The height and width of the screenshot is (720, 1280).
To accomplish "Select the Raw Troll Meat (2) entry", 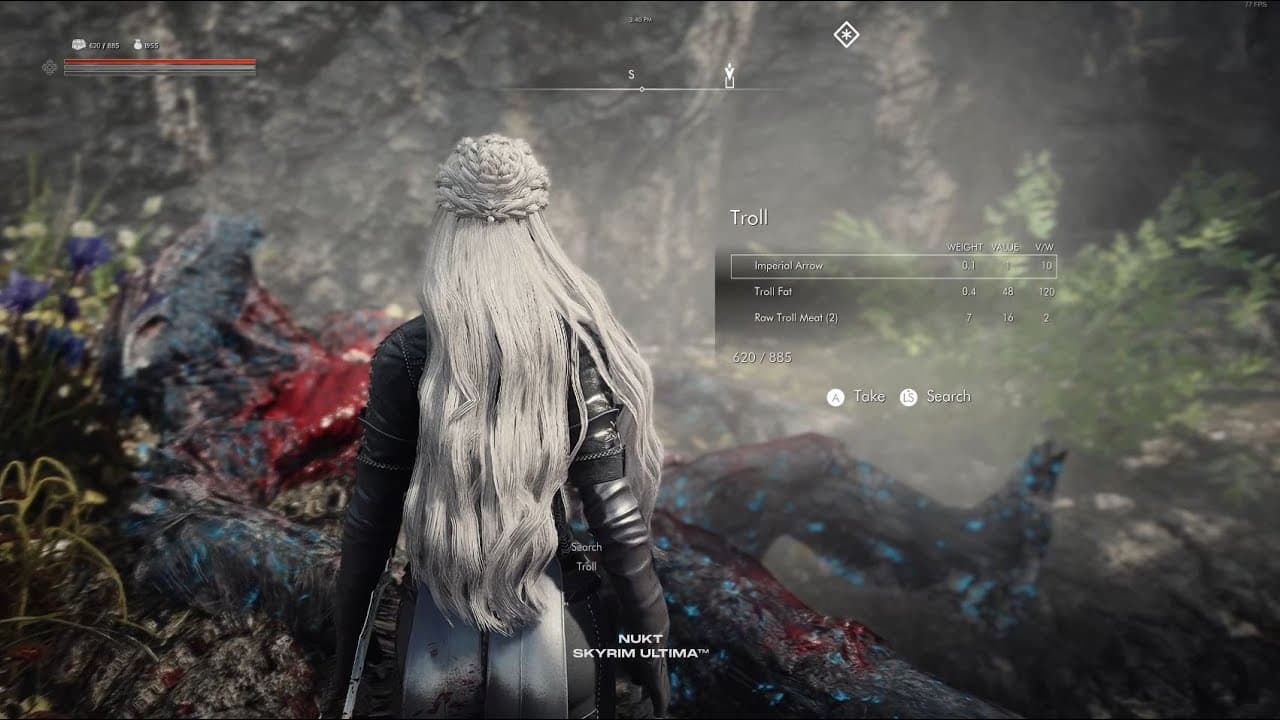I will click(795, 319).
